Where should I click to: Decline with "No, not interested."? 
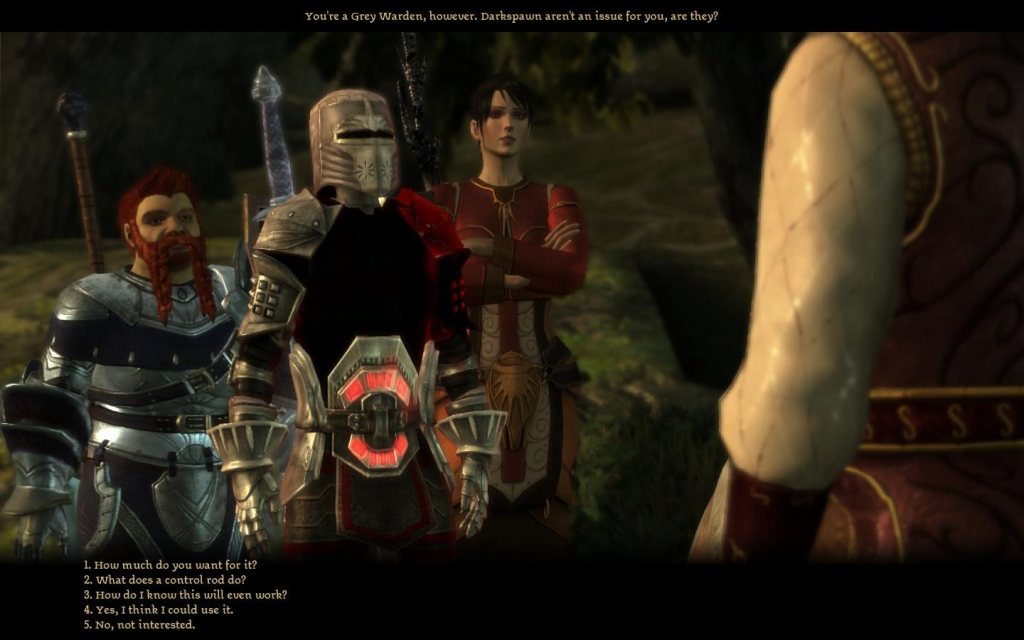click(x=139, y=625)
